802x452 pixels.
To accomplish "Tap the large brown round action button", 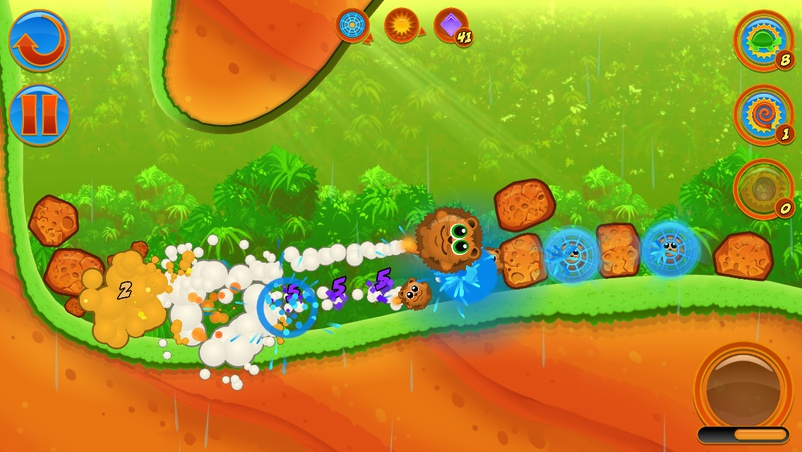I will point(742,386).
